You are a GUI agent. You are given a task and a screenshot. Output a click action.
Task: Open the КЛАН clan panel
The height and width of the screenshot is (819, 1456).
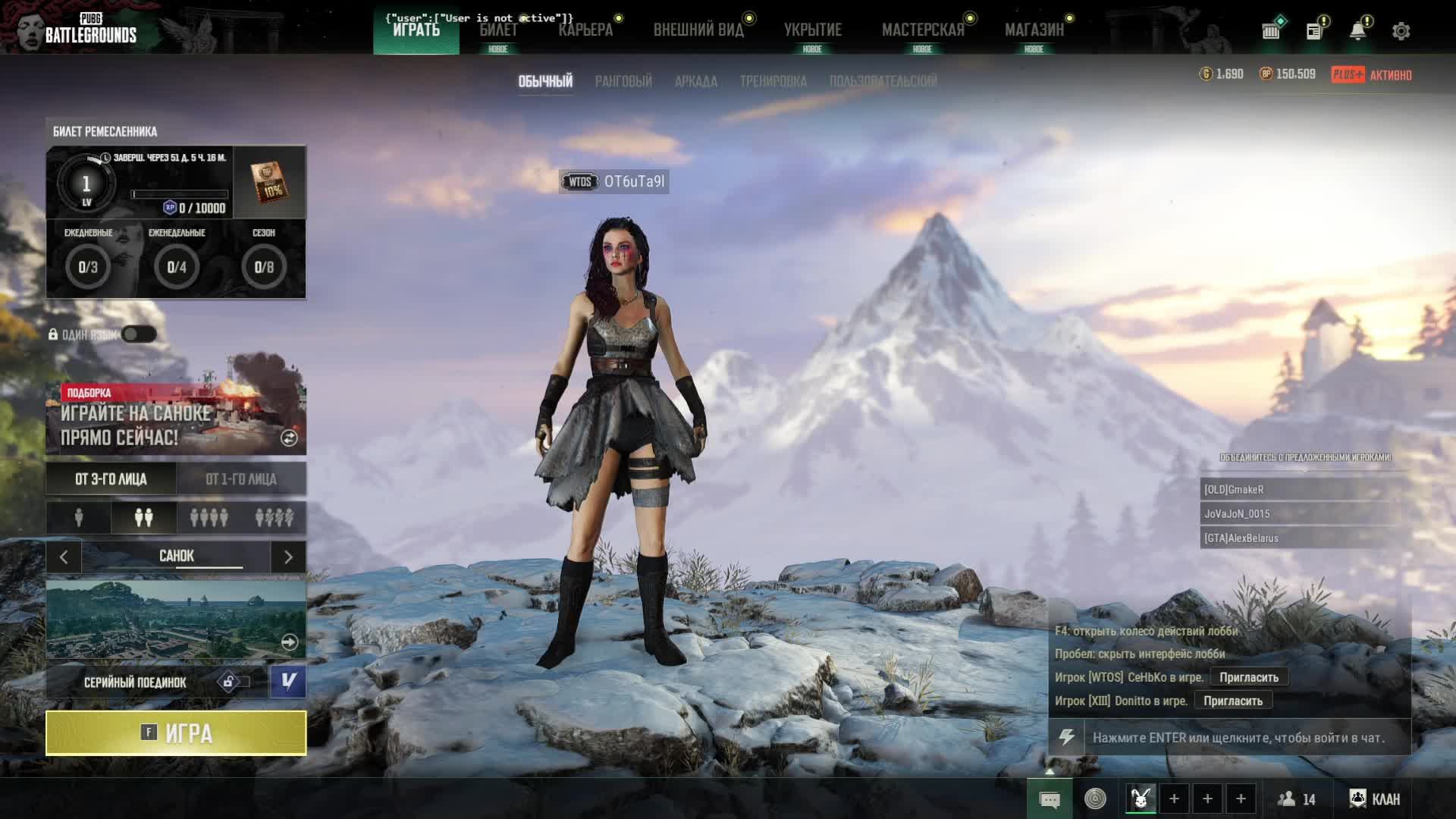1376,799
